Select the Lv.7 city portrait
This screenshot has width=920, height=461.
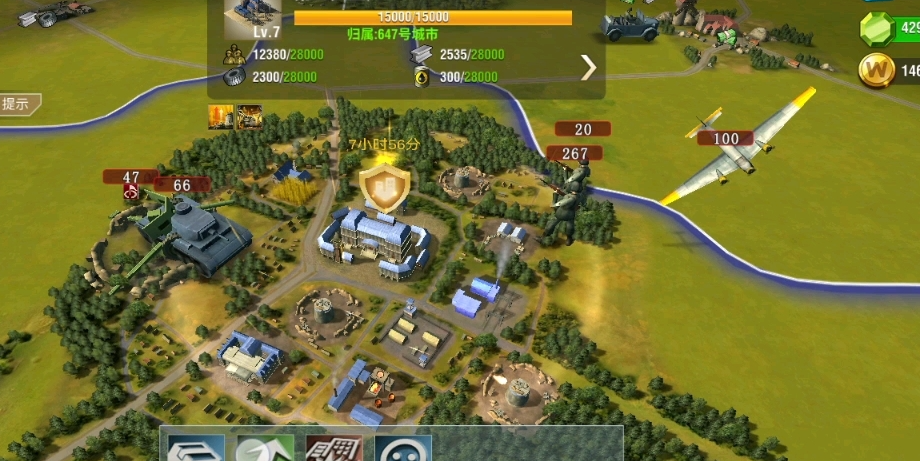tap(251, 17)
